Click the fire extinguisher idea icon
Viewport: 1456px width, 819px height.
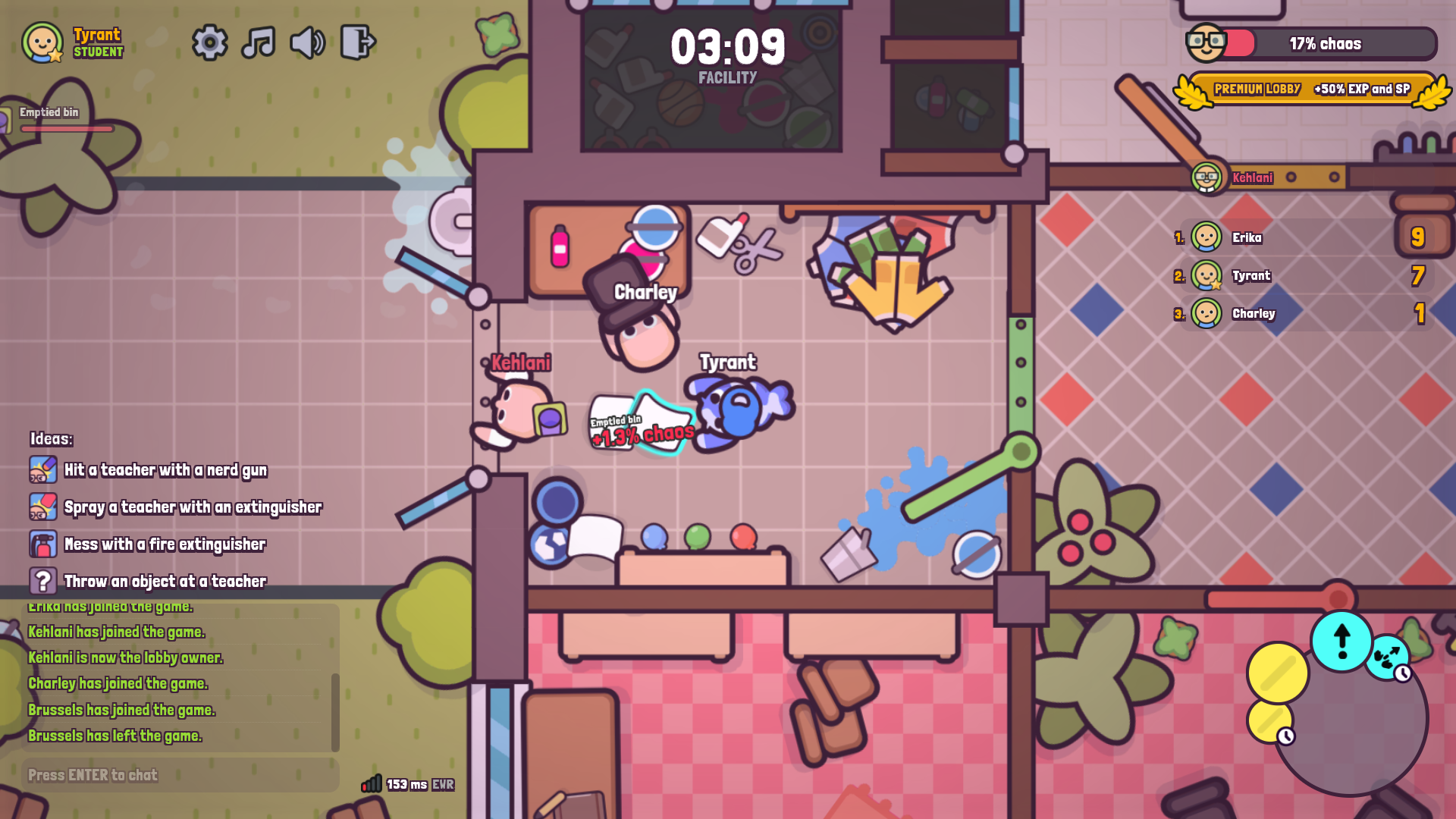[x=43, y=544]
